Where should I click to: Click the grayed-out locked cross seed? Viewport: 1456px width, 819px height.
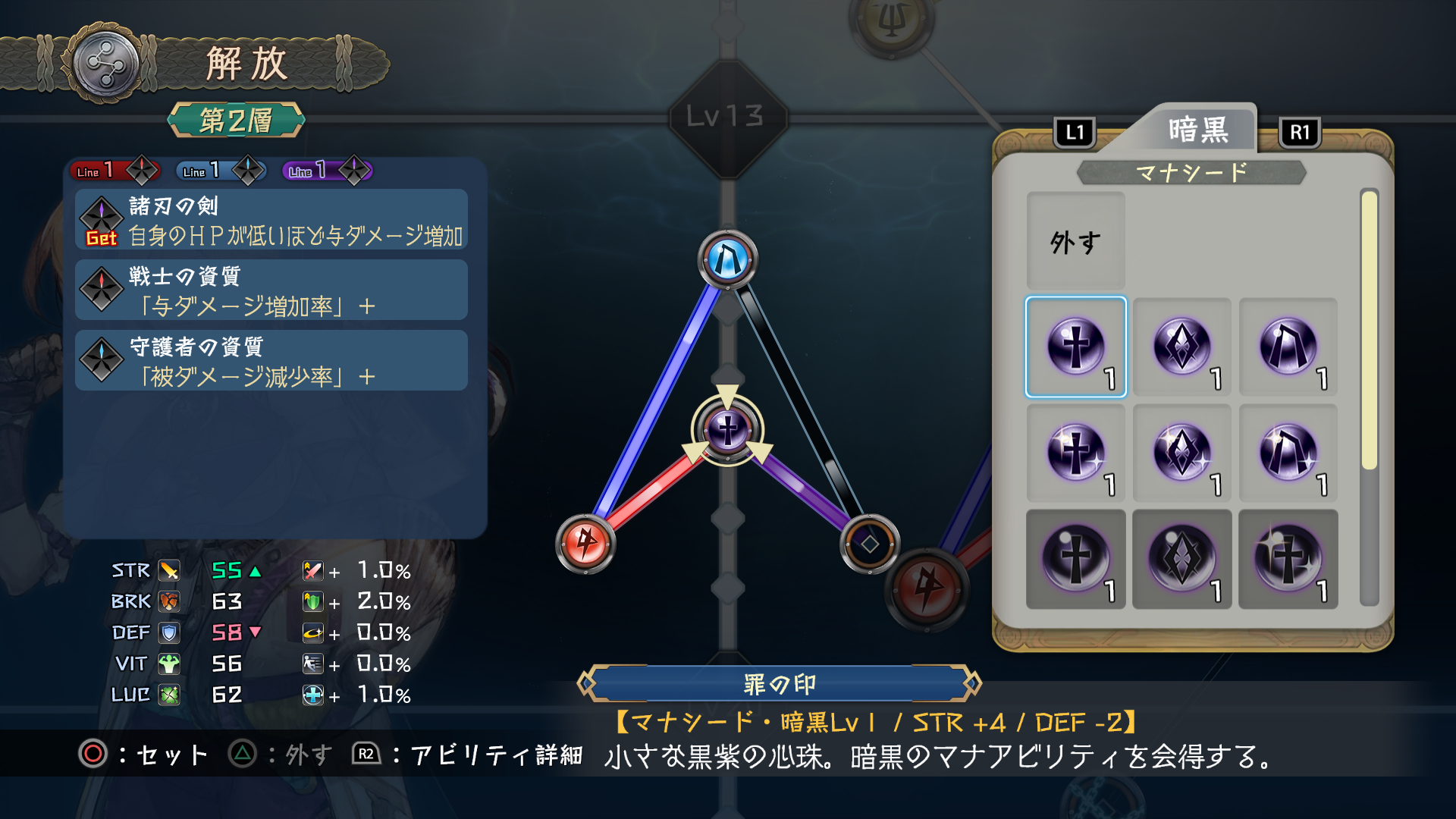click(1076, 559)
